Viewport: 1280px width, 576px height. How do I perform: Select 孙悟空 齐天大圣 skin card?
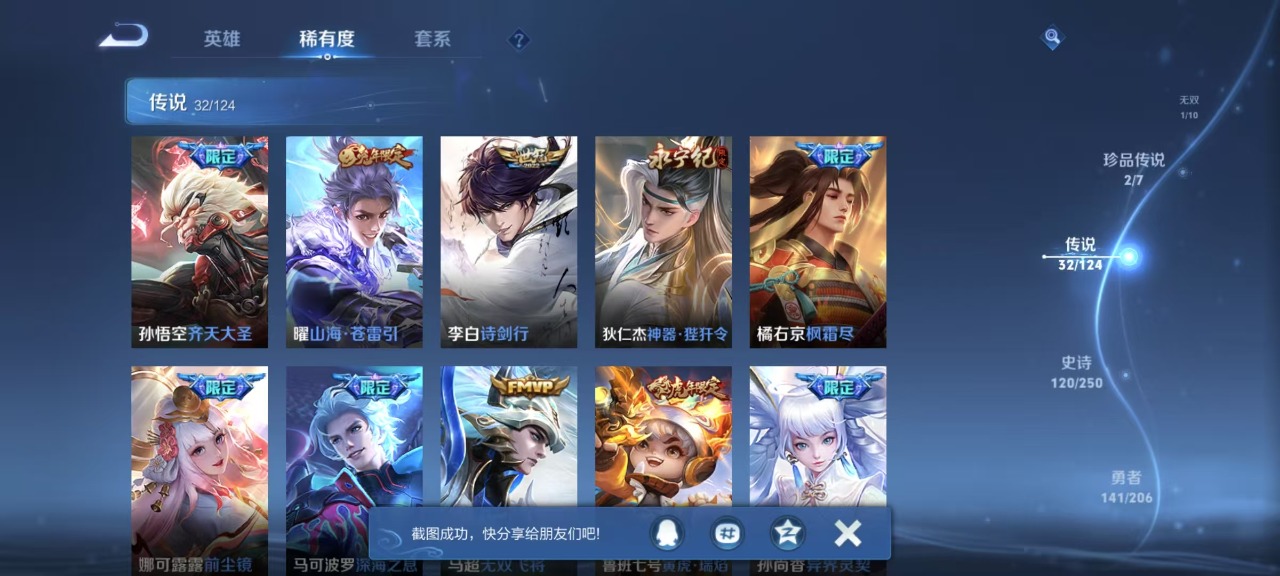coord(200,242)
